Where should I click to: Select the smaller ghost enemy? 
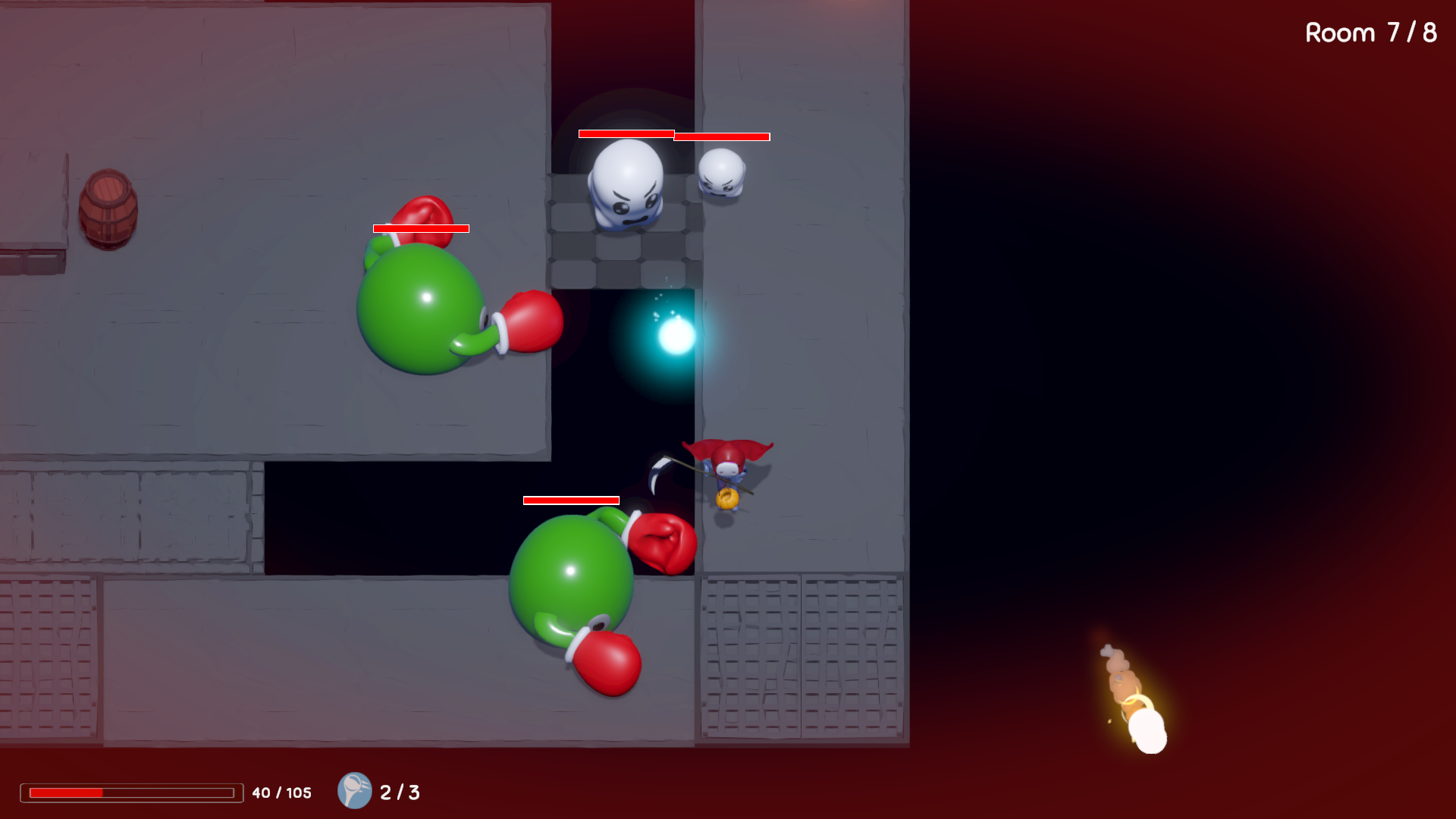pyautogui.click(x=722, y=174)
